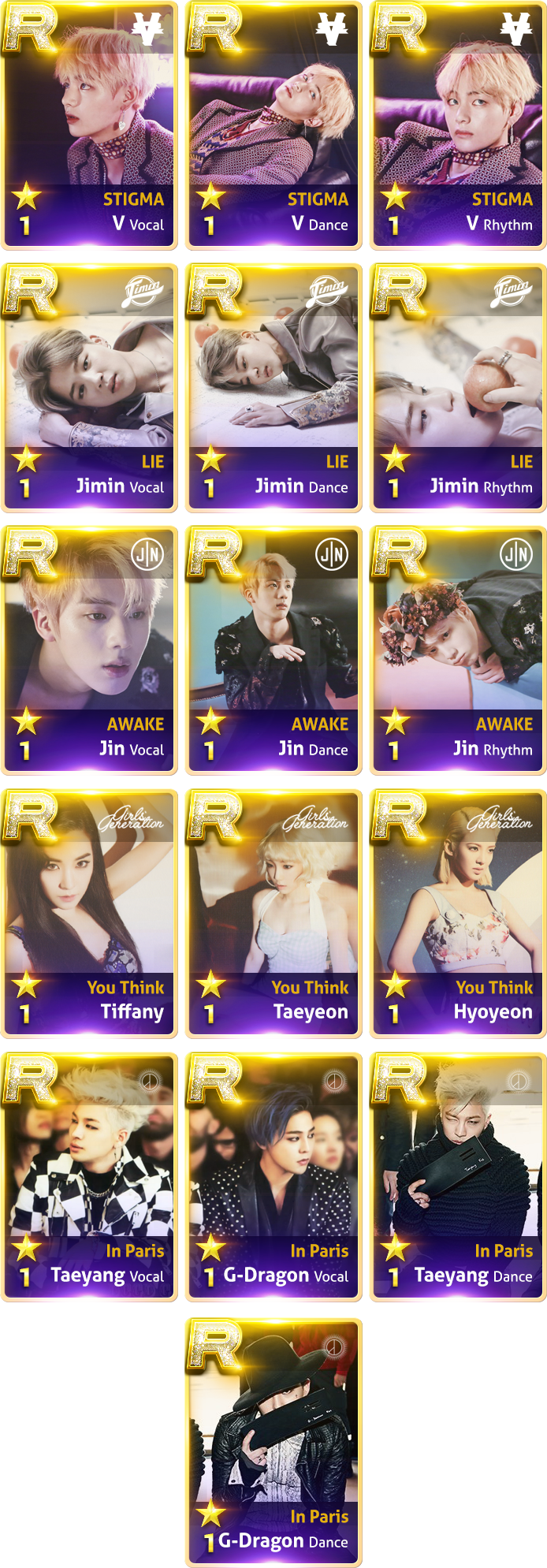The height and width of the screenshot is (1568, 547).
Task: Pick the STIGMA V Rhythm card
Action: click(x=458, y=125)
